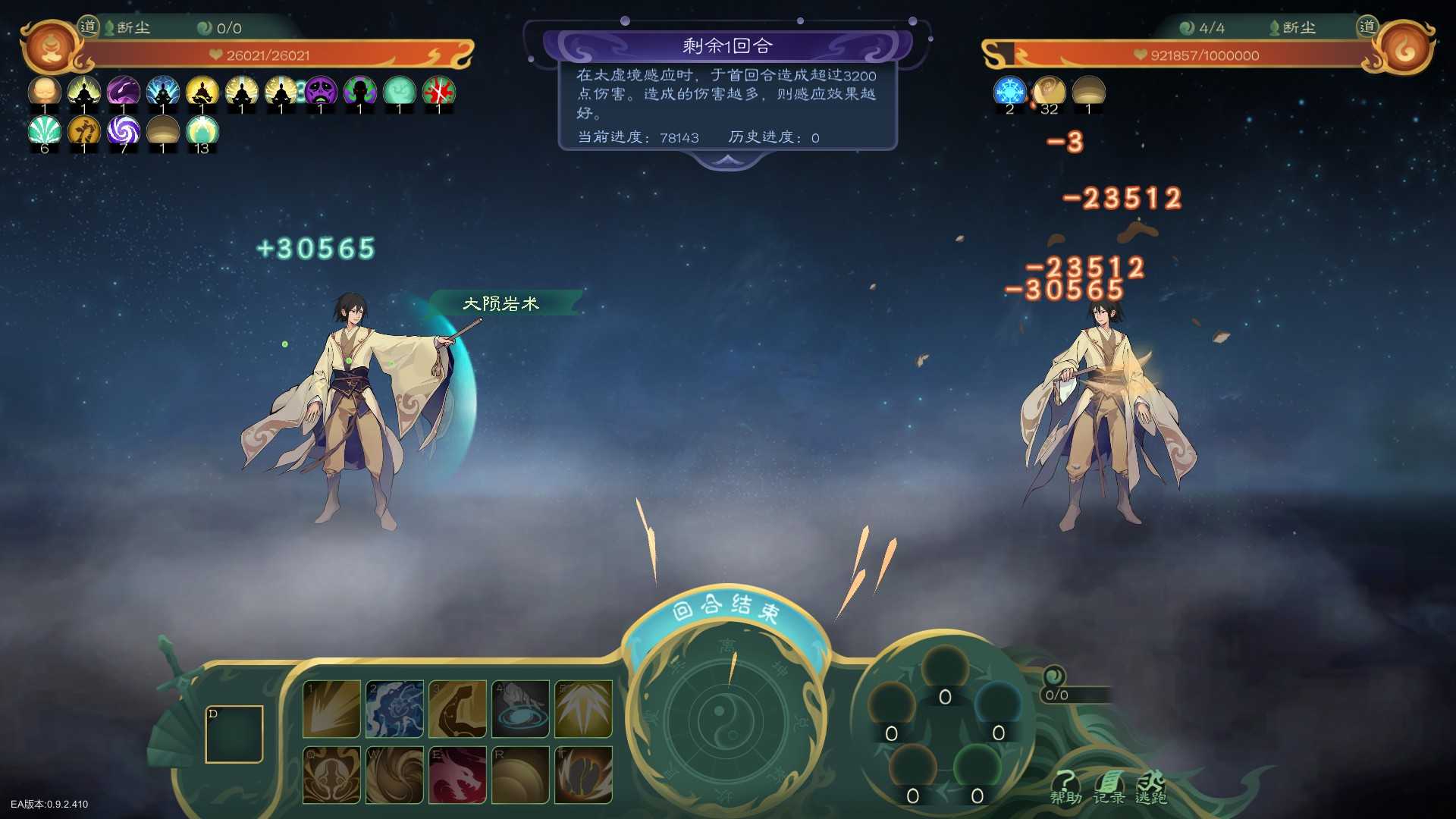Click the 当前进度 78143 progress text
This screenshot has height=819, width=1456.
[636, 137]
